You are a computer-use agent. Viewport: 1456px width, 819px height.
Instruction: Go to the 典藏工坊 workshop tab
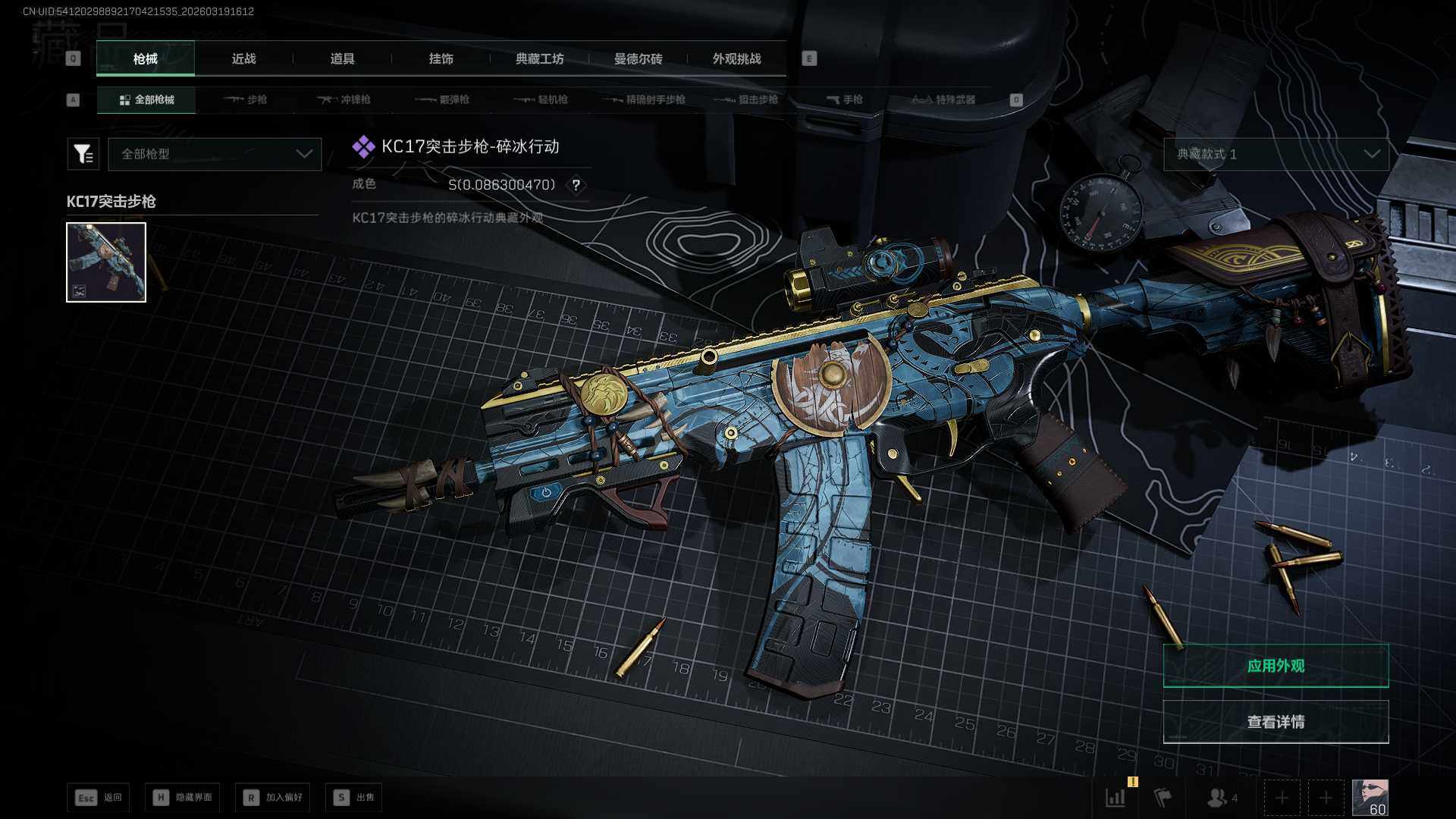point(539,59)
